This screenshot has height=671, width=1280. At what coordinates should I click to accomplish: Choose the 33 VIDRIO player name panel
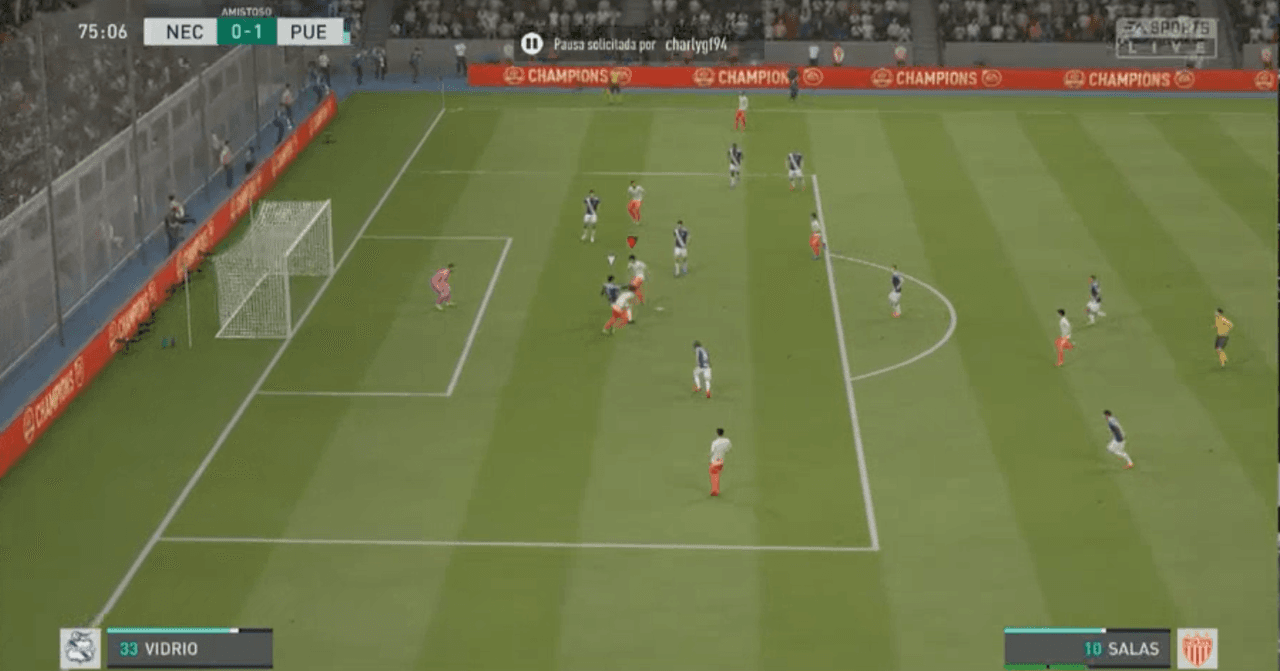[x=190, y=649]
